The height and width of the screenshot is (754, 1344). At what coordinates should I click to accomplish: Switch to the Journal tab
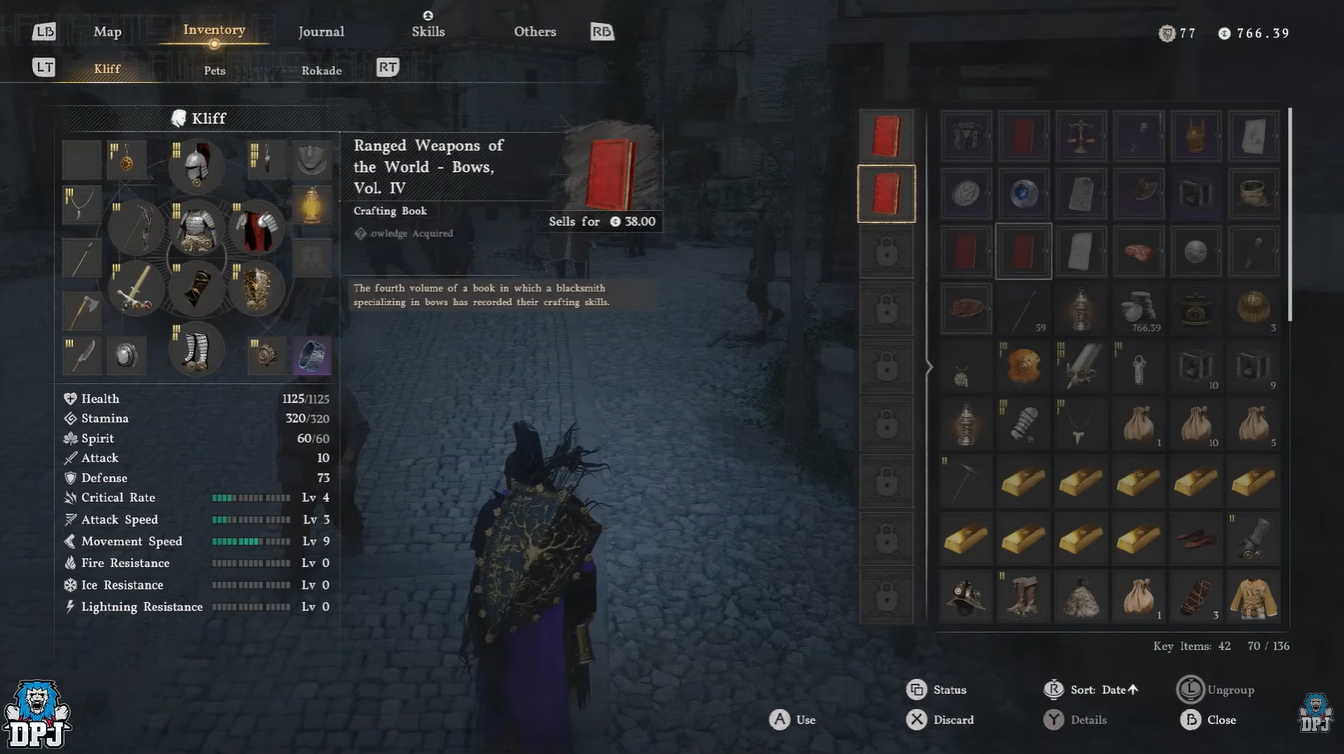(321, 32)
